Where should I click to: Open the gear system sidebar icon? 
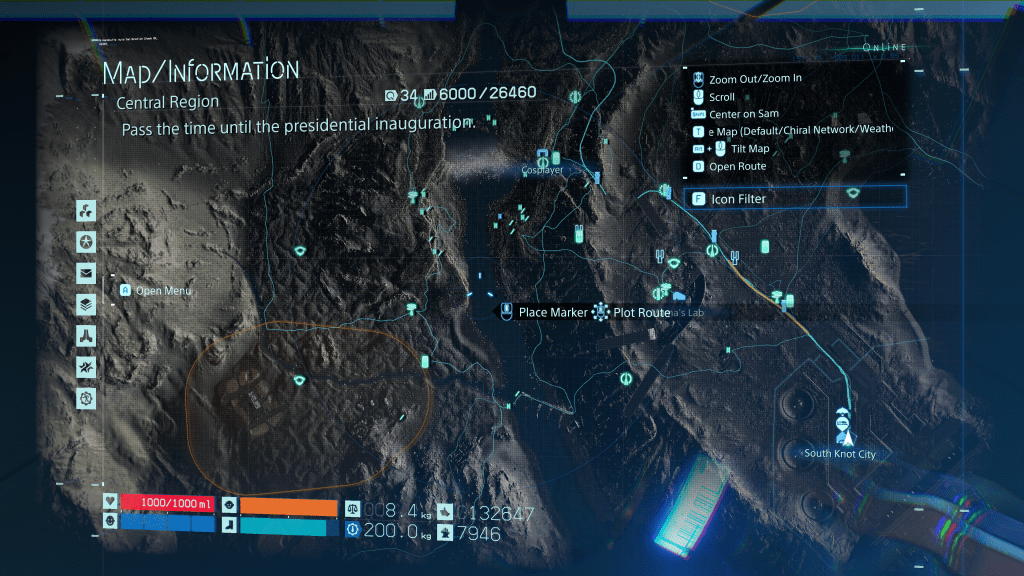(x=86, y=398)
